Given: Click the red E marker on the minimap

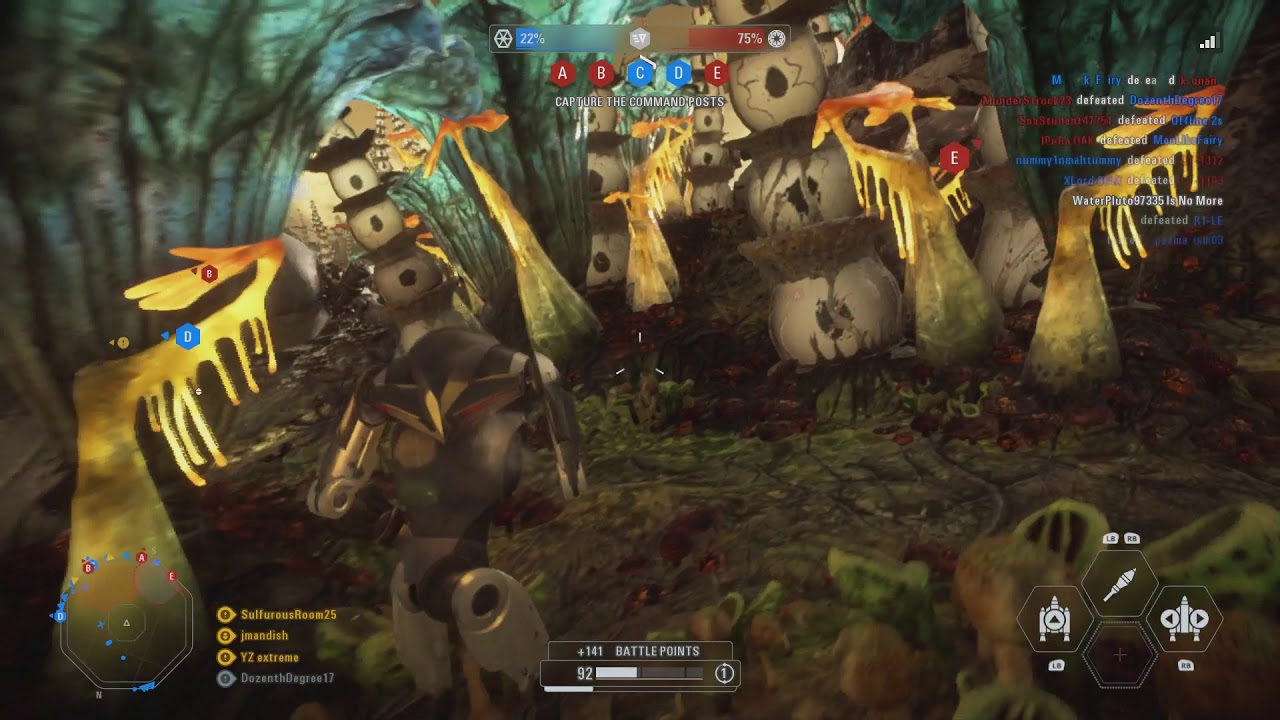Looking at the screenshot, I should [172, 577].
